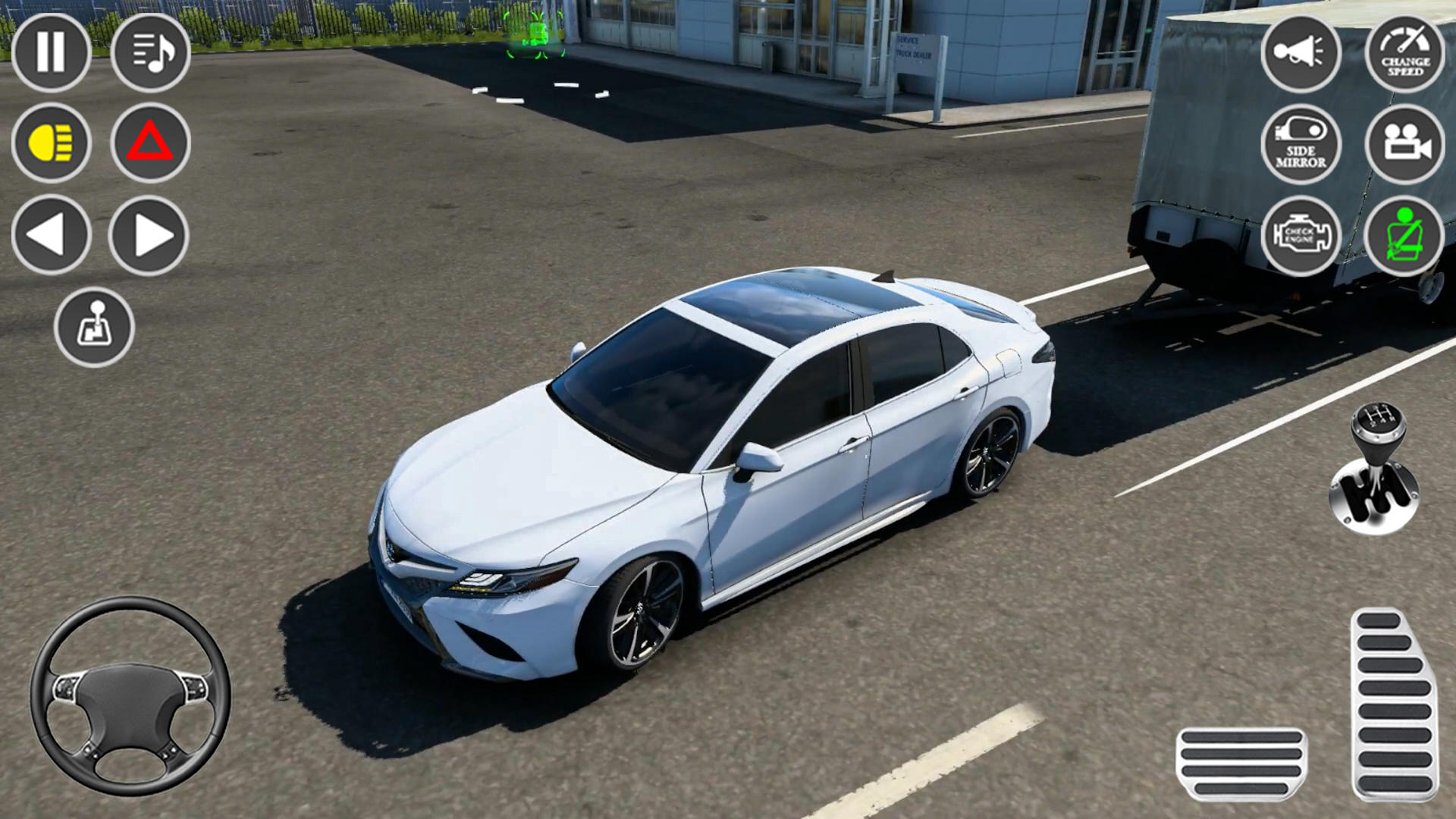The height and width of the screenshot is (819, 1456).
Task: Select left turn indicator arrow
Action: [51, 233]
